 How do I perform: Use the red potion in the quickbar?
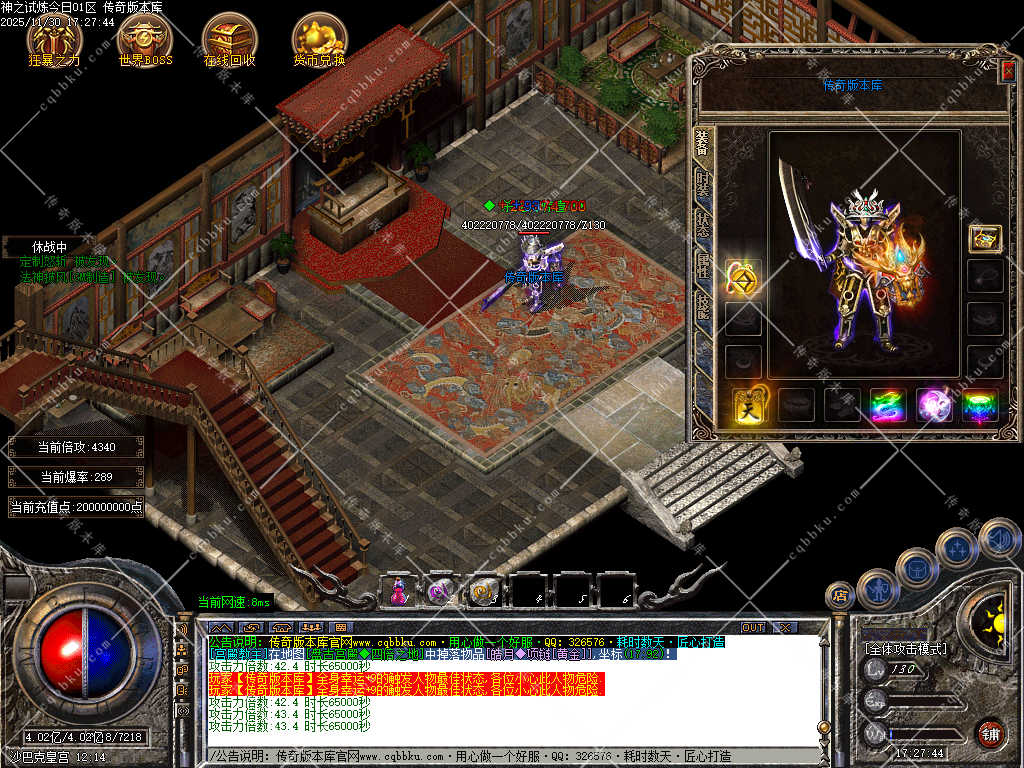pos(397,591)
